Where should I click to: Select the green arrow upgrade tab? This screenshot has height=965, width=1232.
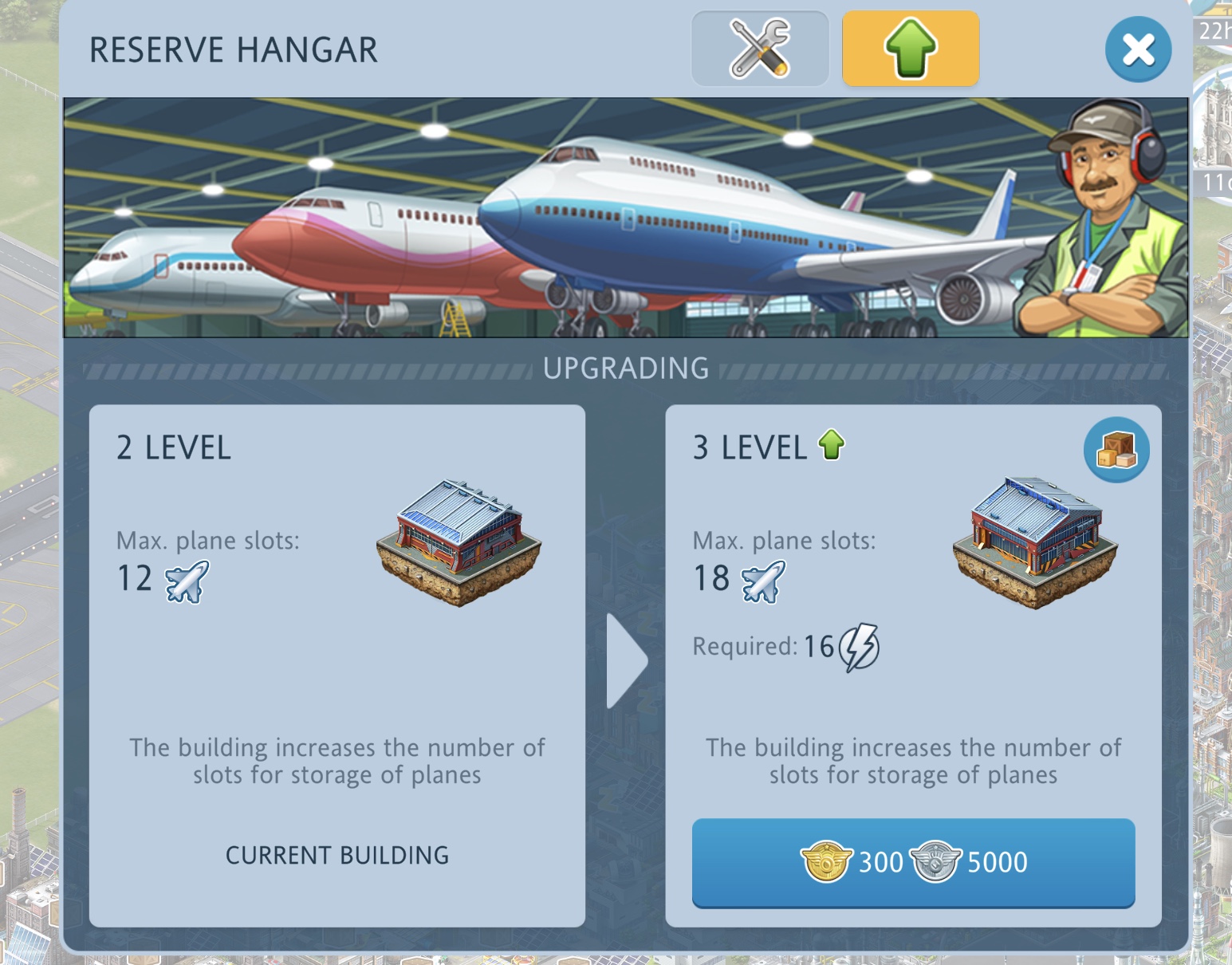(911, 49)
